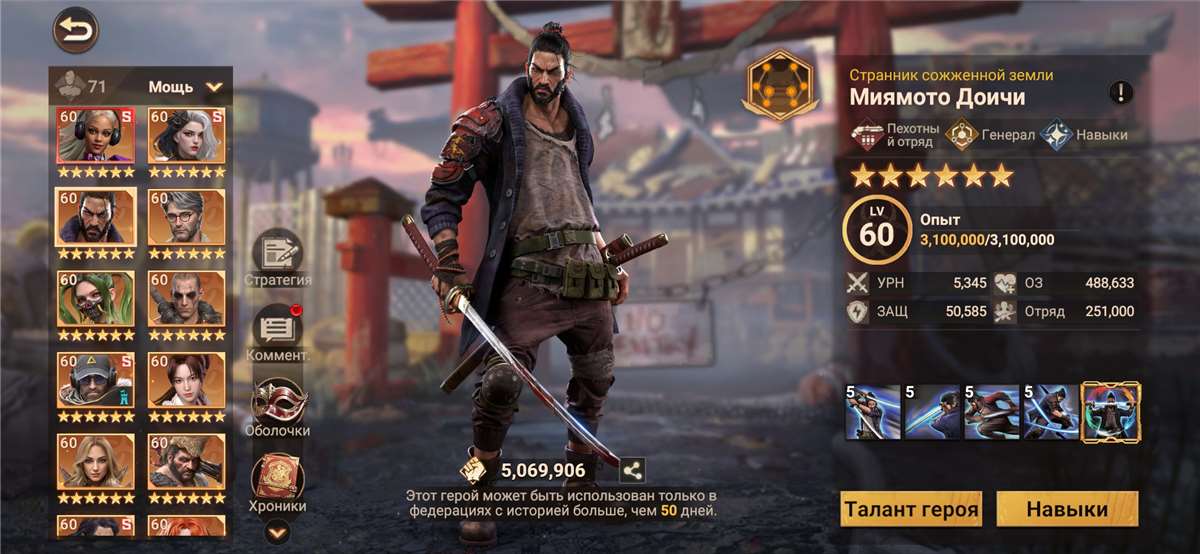Select the blonde woman hero portrait
This screenshot has height=554, width=1200.
coord(96,462)
